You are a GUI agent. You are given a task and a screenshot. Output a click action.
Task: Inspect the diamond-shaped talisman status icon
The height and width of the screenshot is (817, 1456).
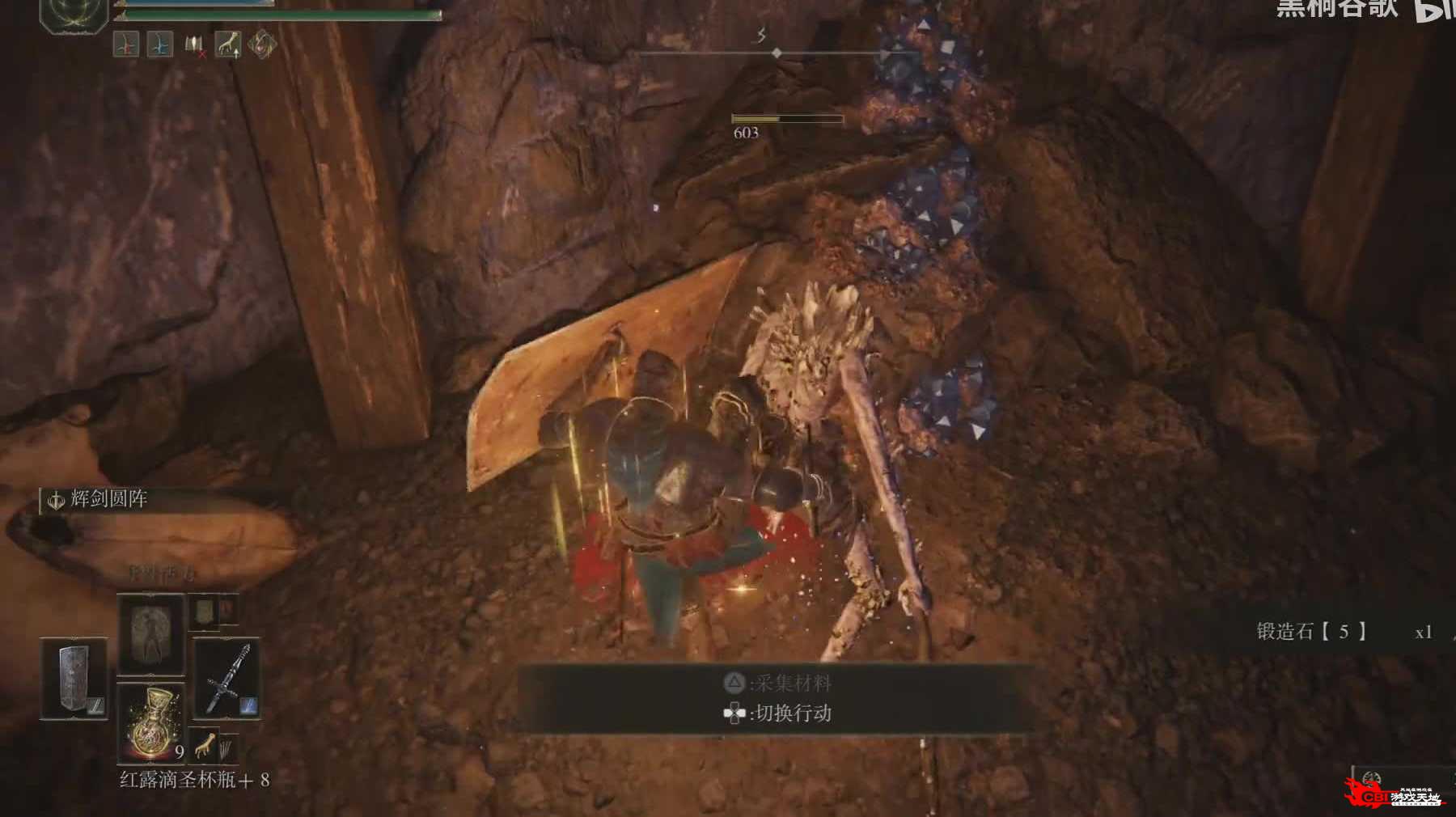[262, 44]
